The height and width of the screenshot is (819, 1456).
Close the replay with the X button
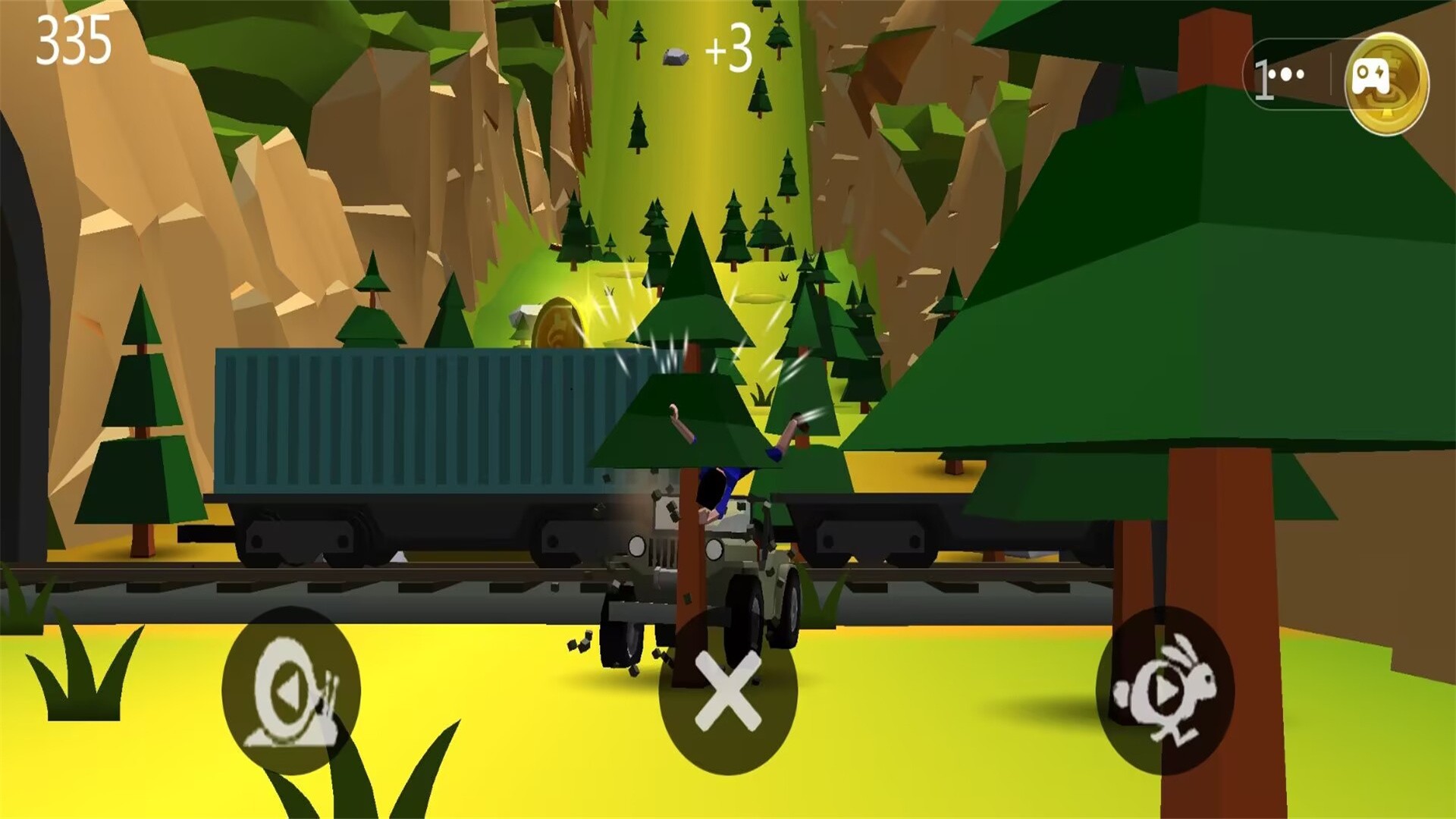(727, 691)
